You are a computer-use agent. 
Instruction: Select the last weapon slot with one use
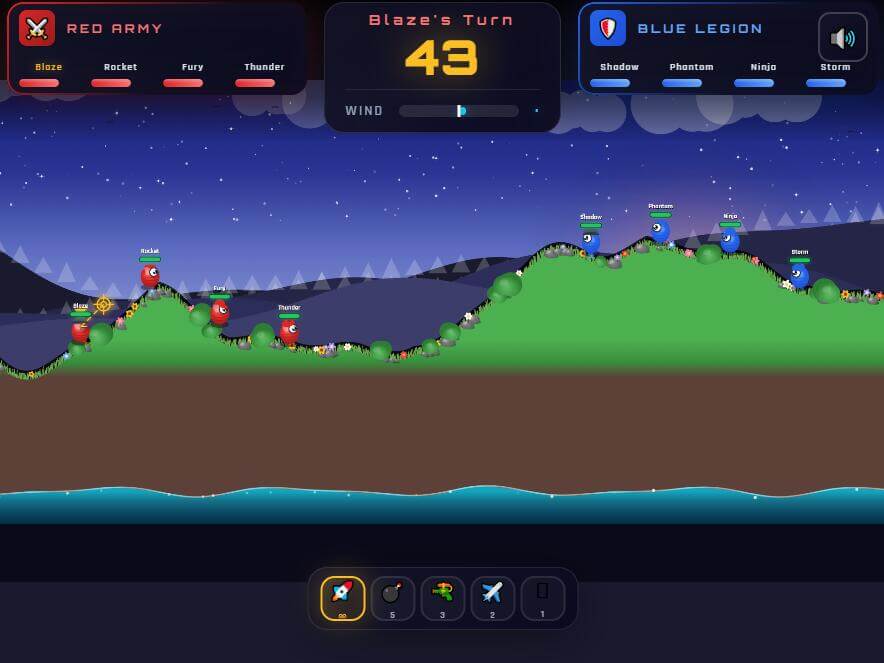(542, 598)
